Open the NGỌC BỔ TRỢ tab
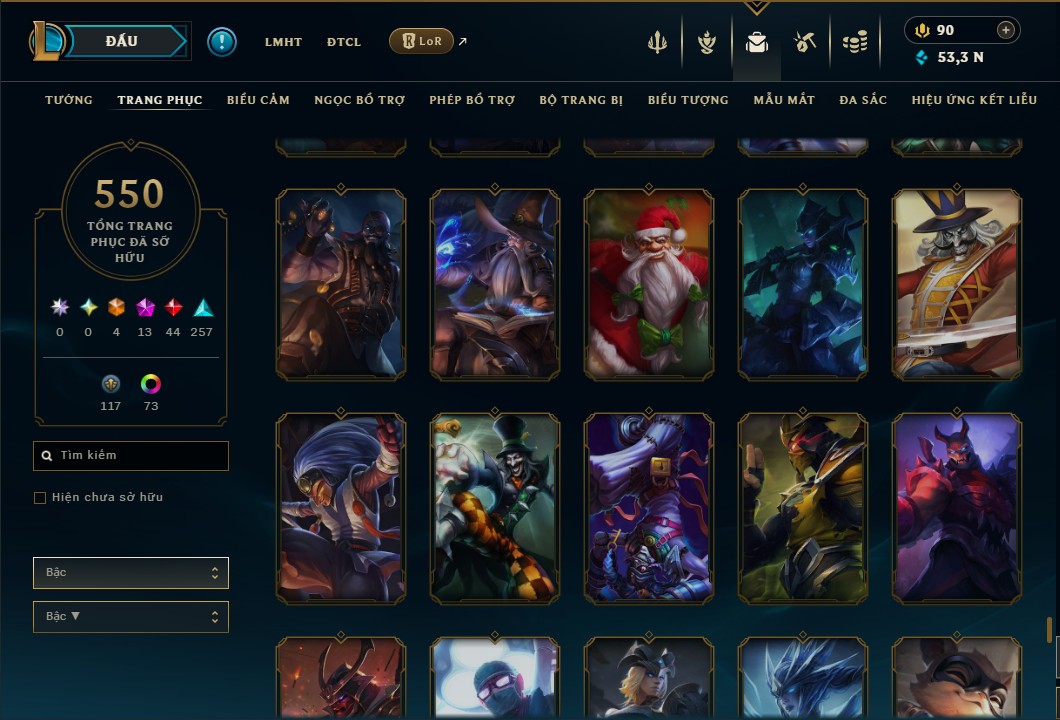 (359, 100)
